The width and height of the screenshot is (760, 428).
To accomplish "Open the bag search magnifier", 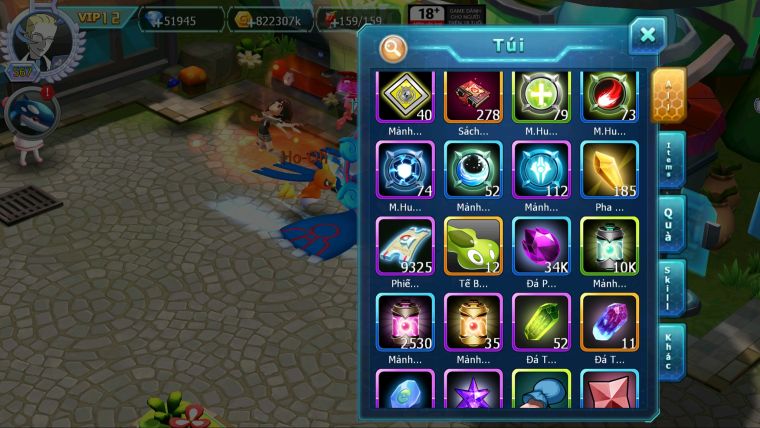I will click(x=393, y=47).
